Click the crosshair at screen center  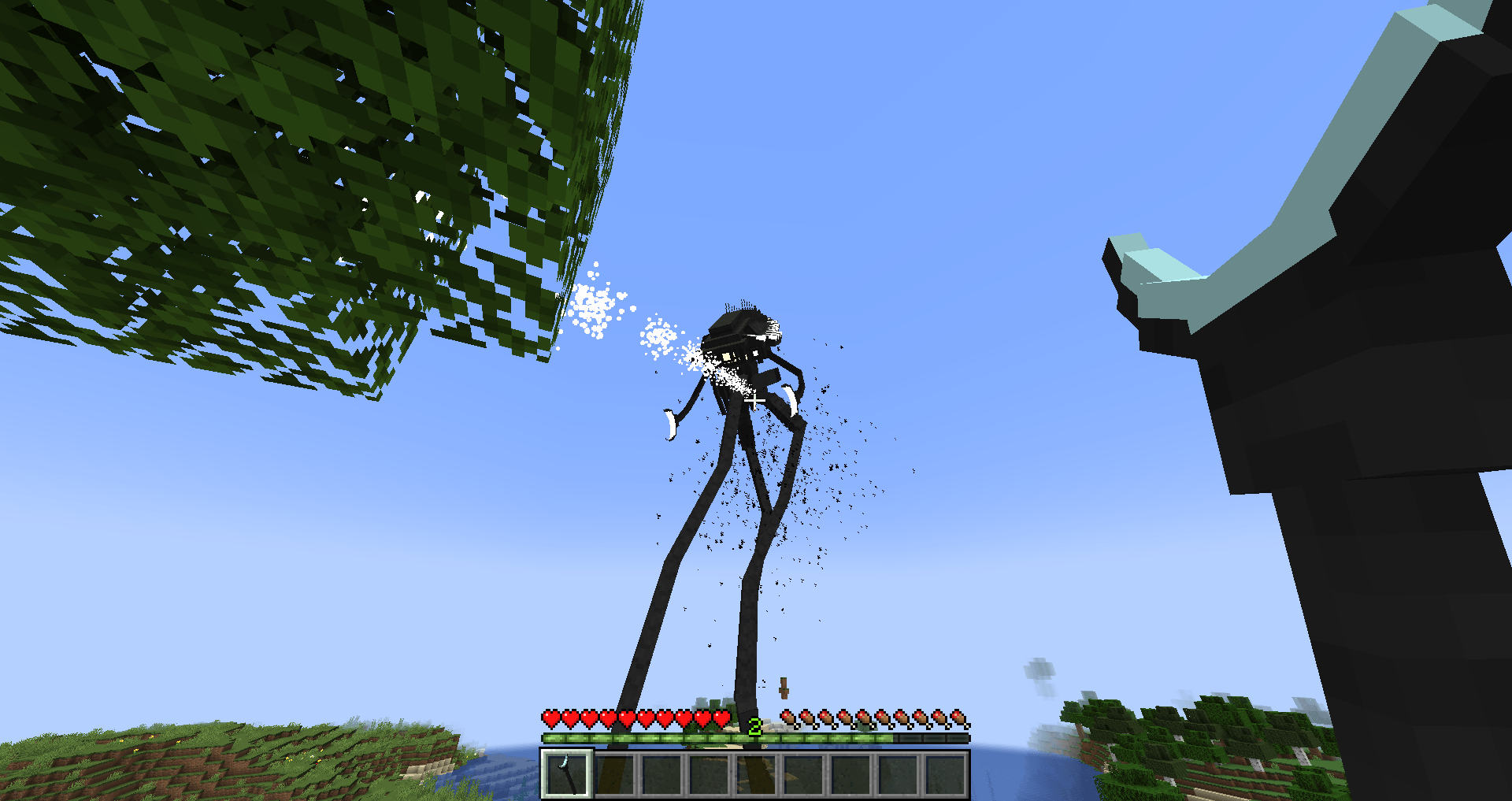(x=756, y=400)
